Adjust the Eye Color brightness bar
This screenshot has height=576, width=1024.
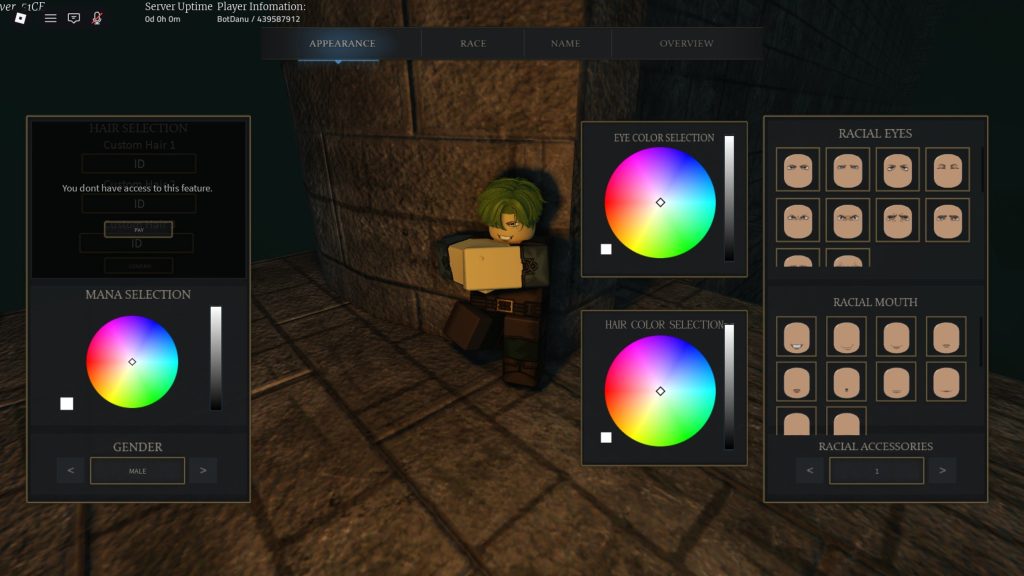(729, 198)
